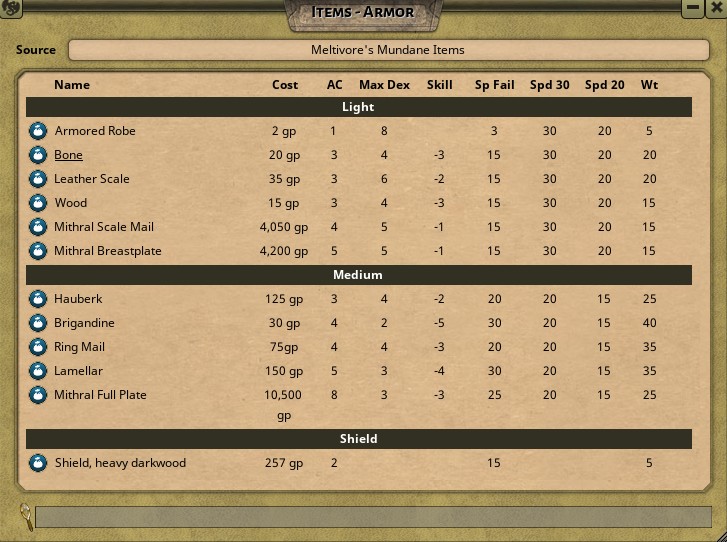Choose the Brigandine armor row
727x542 pixels.
point(85,323)
